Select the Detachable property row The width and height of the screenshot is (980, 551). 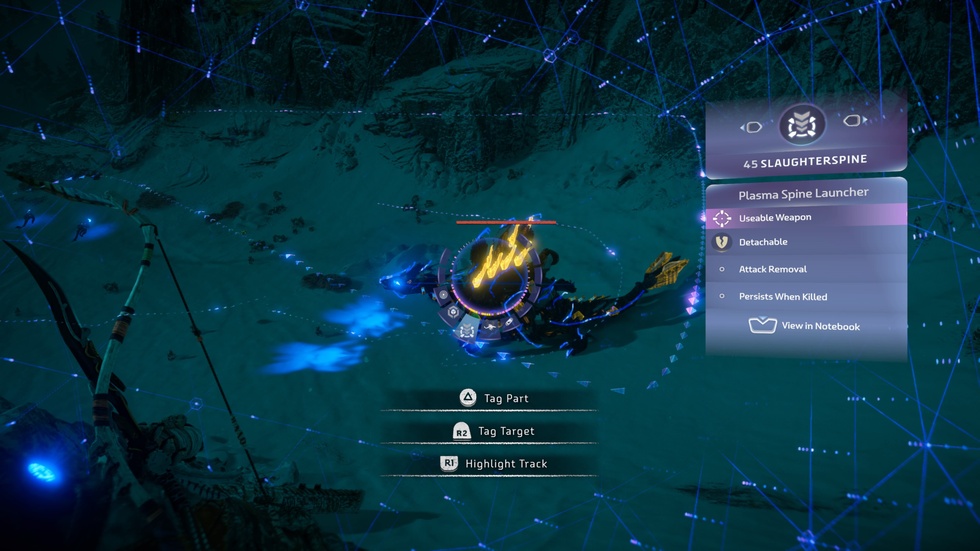(806, 242)
